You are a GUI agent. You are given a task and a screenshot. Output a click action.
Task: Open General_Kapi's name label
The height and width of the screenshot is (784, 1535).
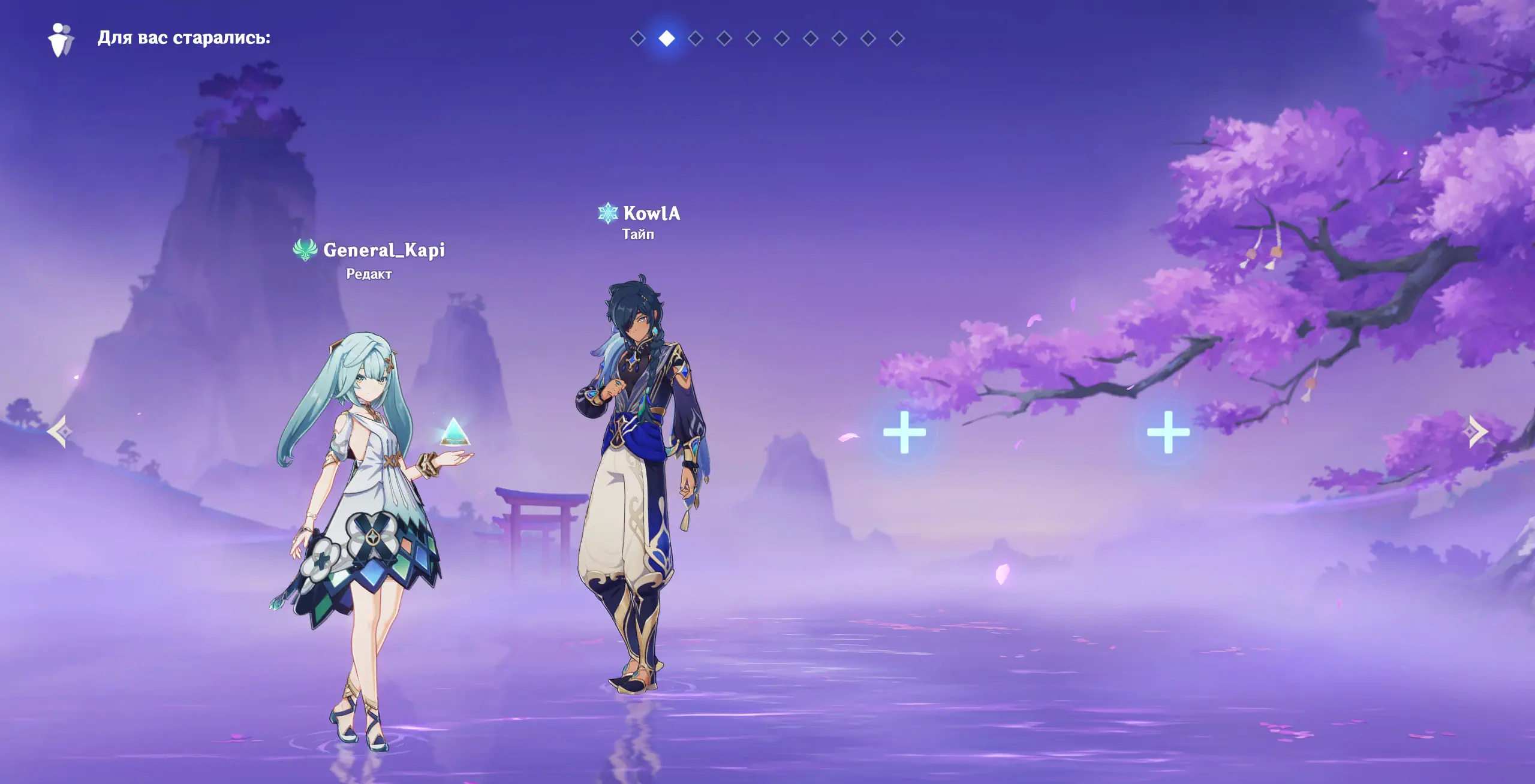pos(384,250)
